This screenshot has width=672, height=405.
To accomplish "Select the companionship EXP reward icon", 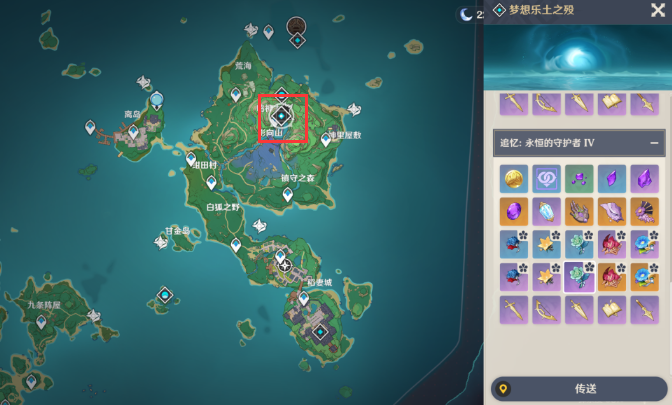I will pos(546,179).
